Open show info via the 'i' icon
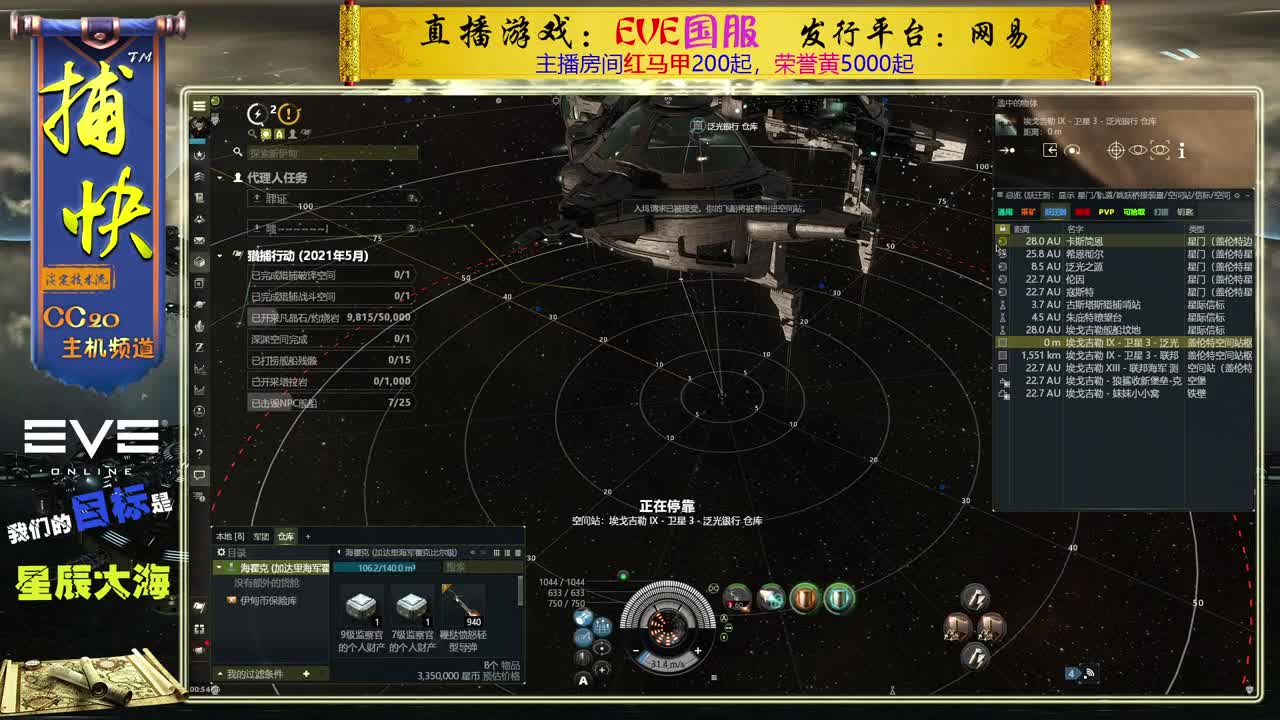 pos(1181,150)
